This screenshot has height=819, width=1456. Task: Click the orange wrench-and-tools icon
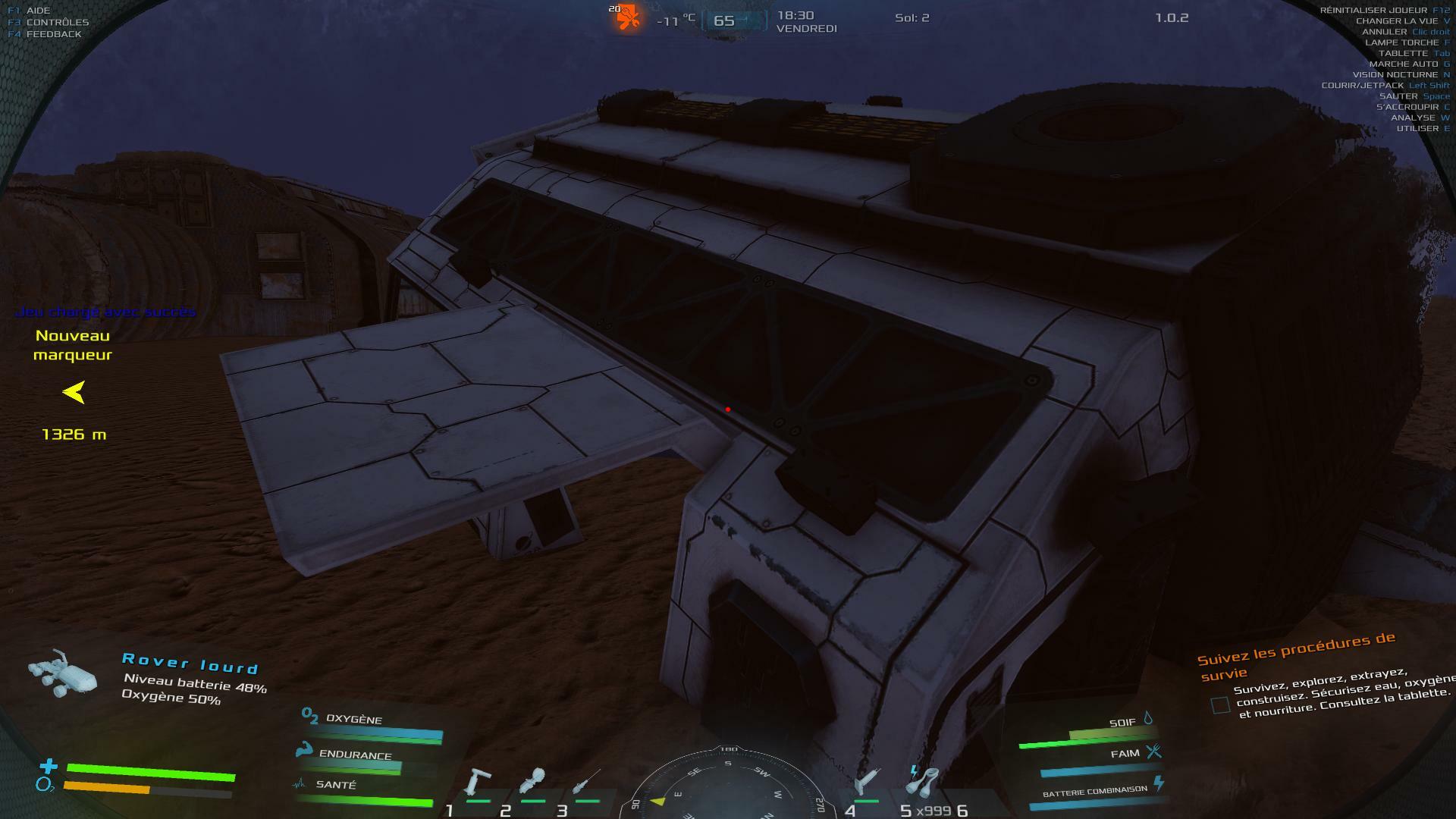(628, 17)
